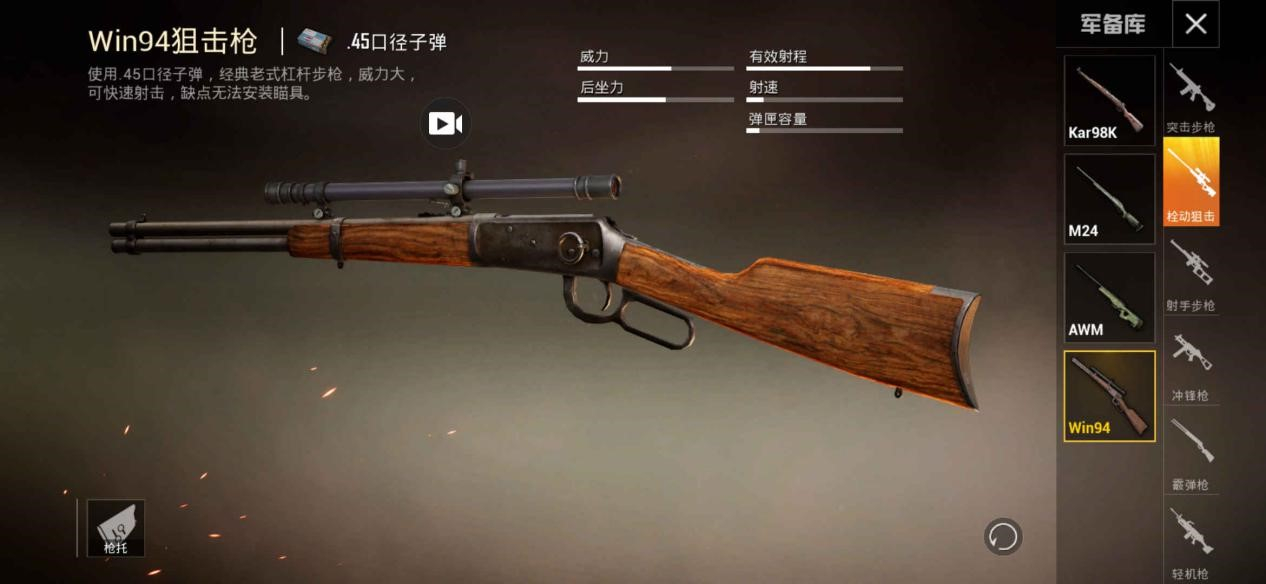The image size is (1266, 584).
Task: Choose the M24 sniper rifle
Action: point(1109,199)
